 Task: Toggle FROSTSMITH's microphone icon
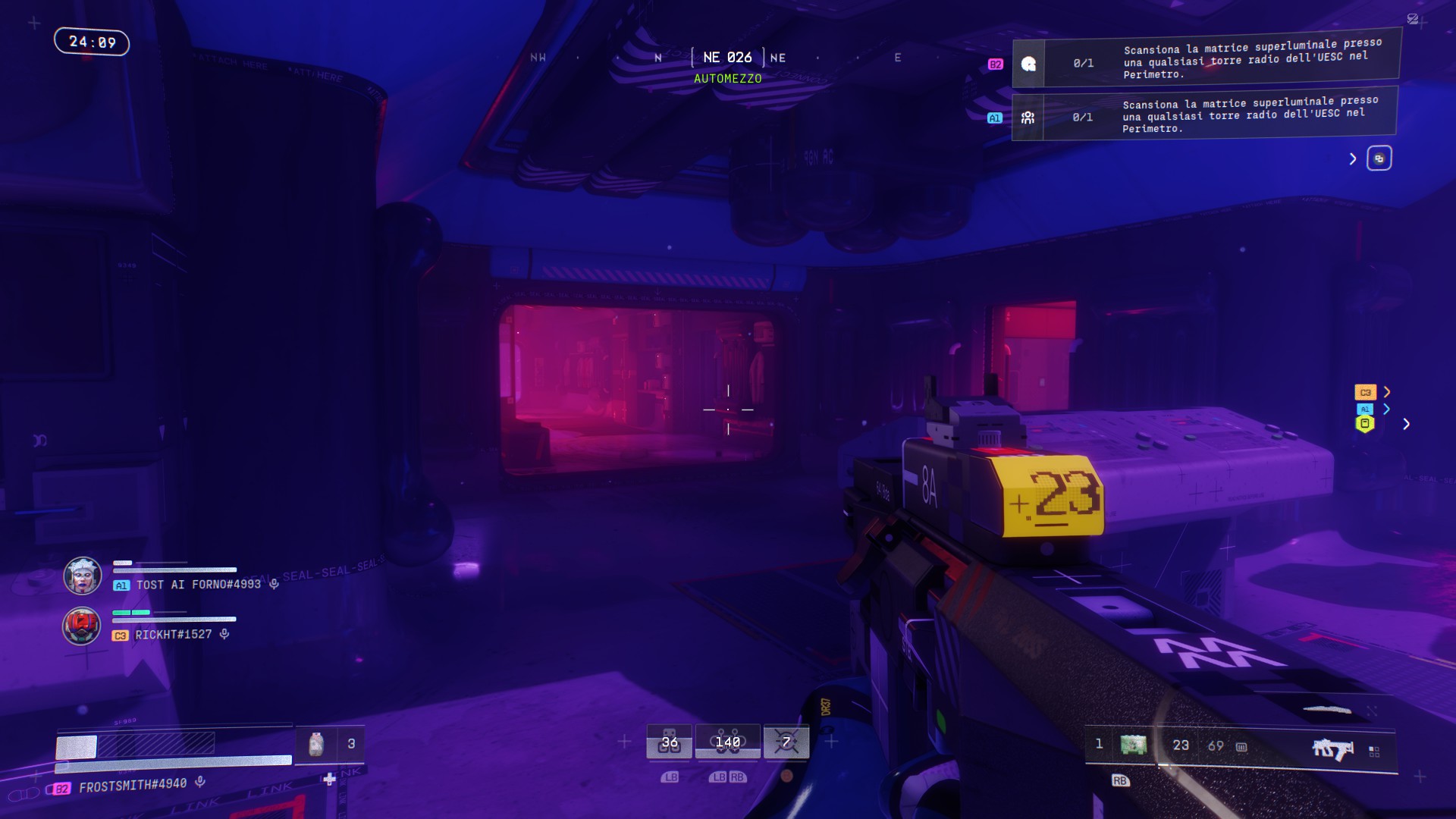200,781
